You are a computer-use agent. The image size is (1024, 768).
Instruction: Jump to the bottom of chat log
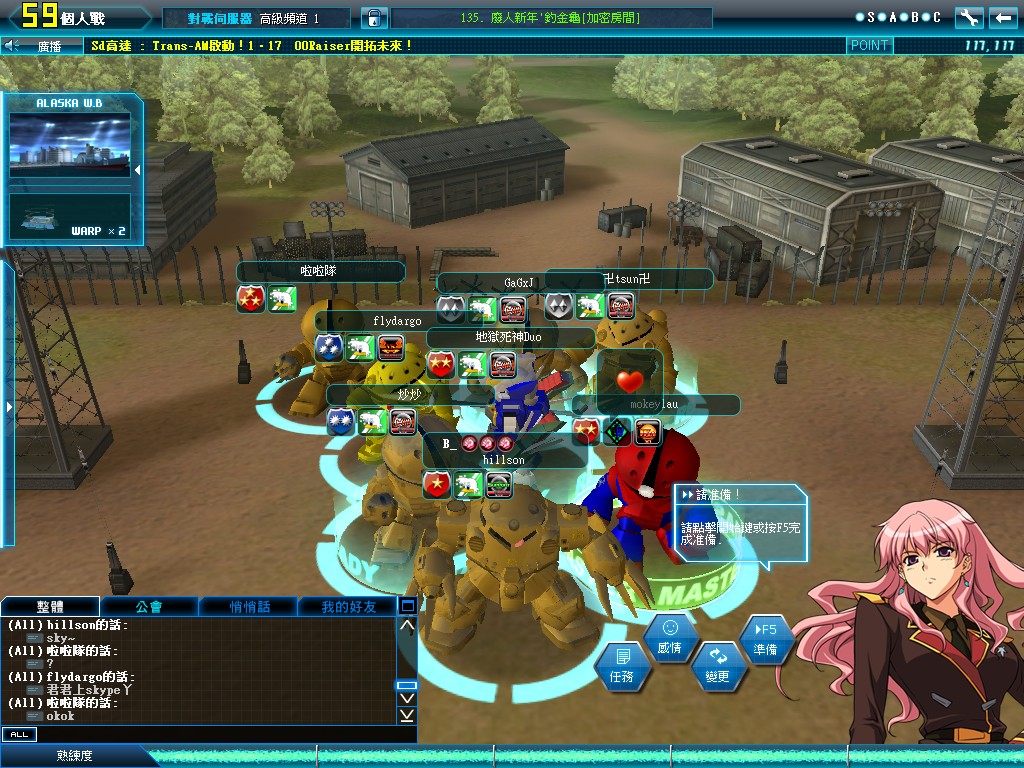point(407,715)
